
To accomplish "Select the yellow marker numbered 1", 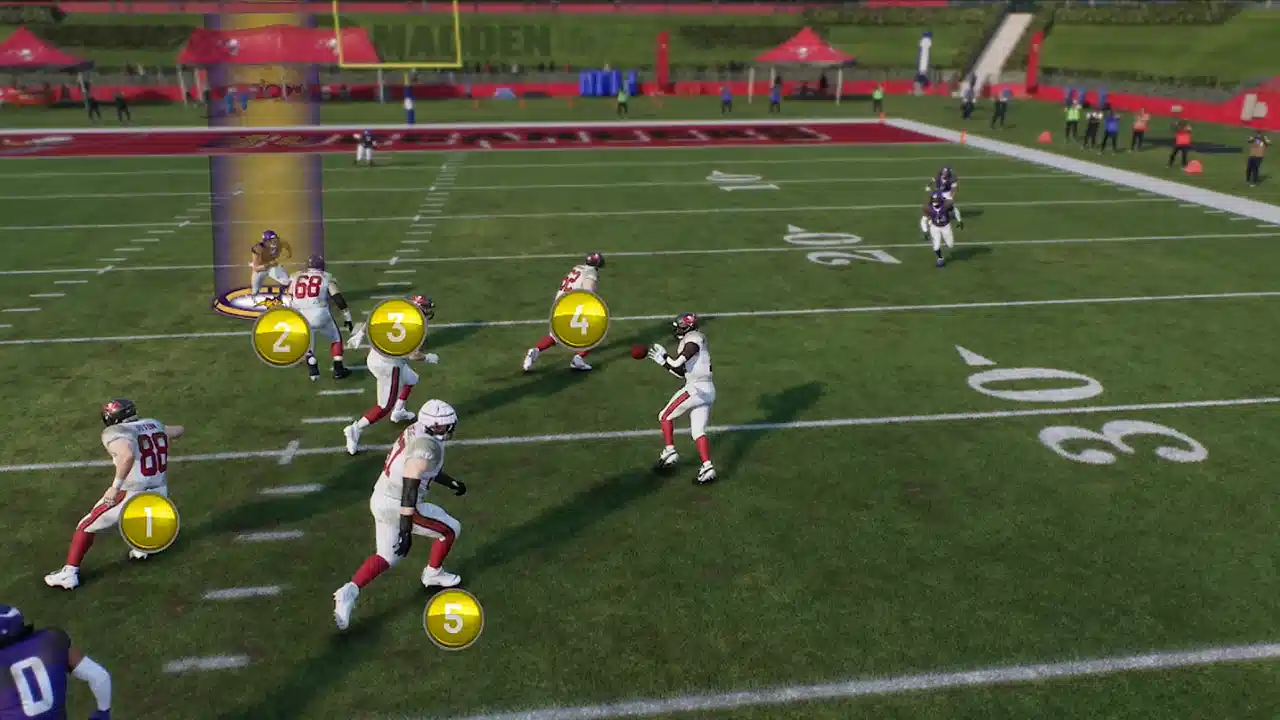I will pos(149,522).
